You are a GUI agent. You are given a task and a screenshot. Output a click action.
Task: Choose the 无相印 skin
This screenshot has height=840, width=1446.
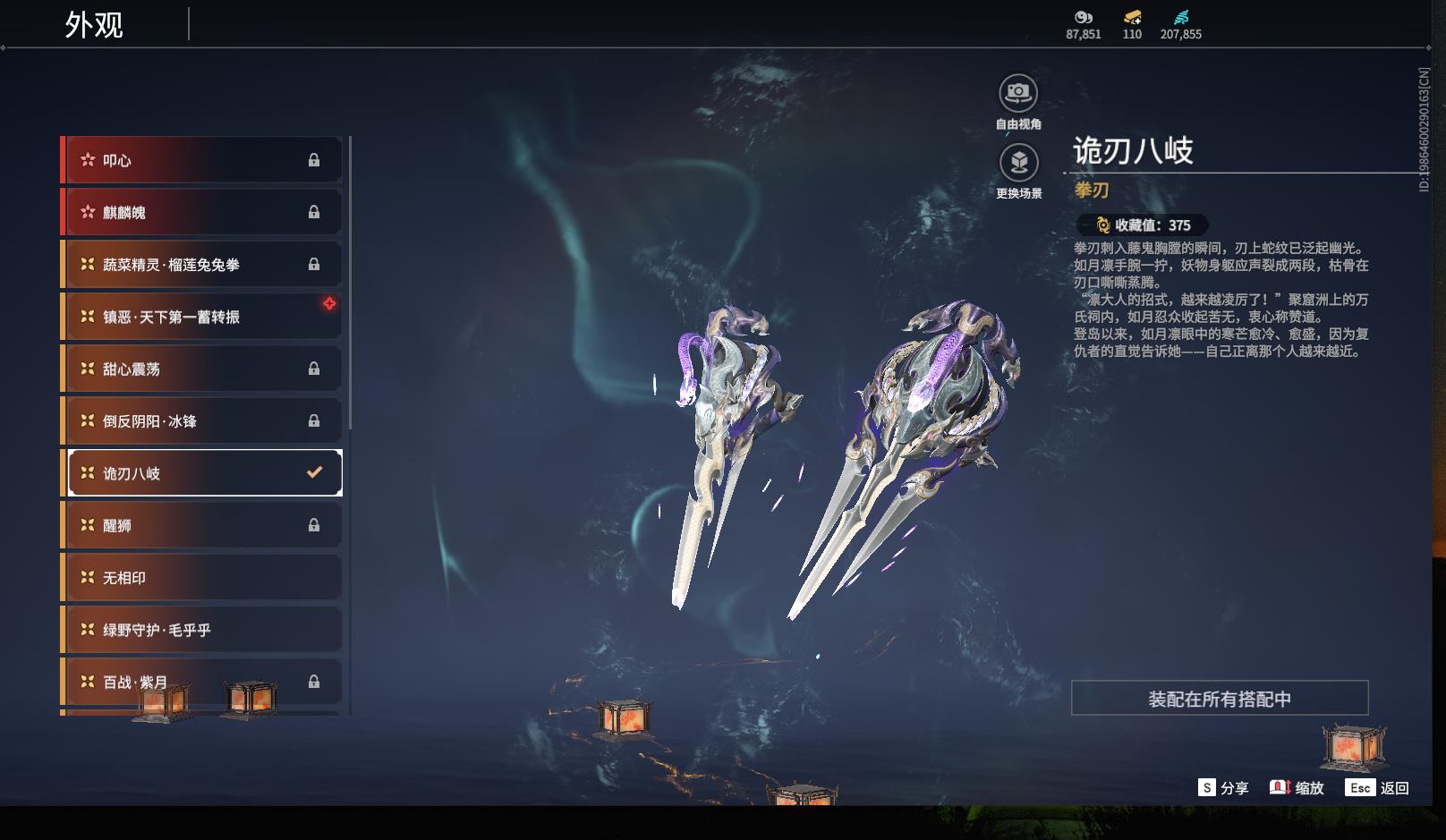click(201, 578)
